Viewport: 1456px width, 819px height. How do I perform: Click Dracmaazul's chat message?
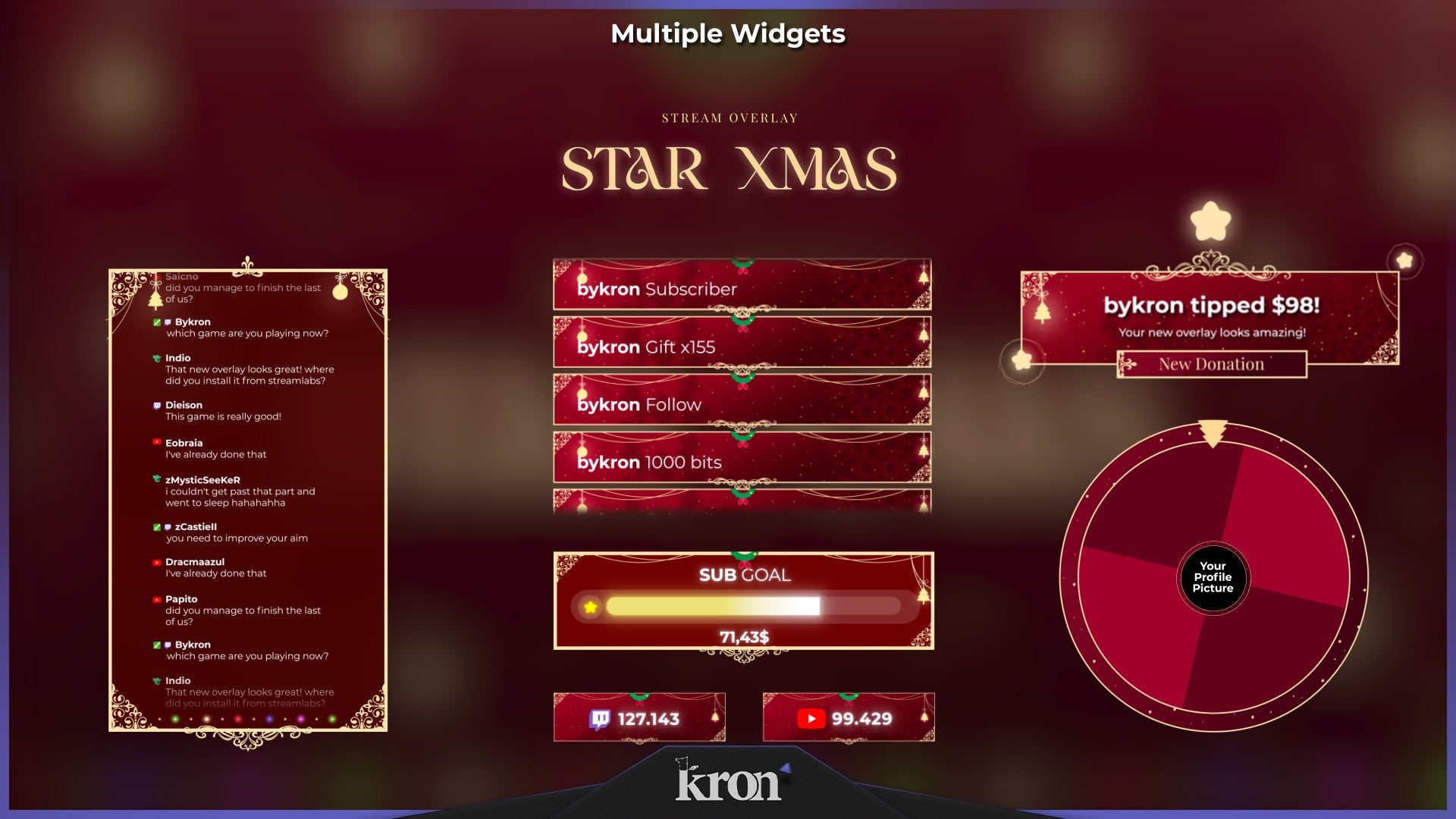(215, 568)
